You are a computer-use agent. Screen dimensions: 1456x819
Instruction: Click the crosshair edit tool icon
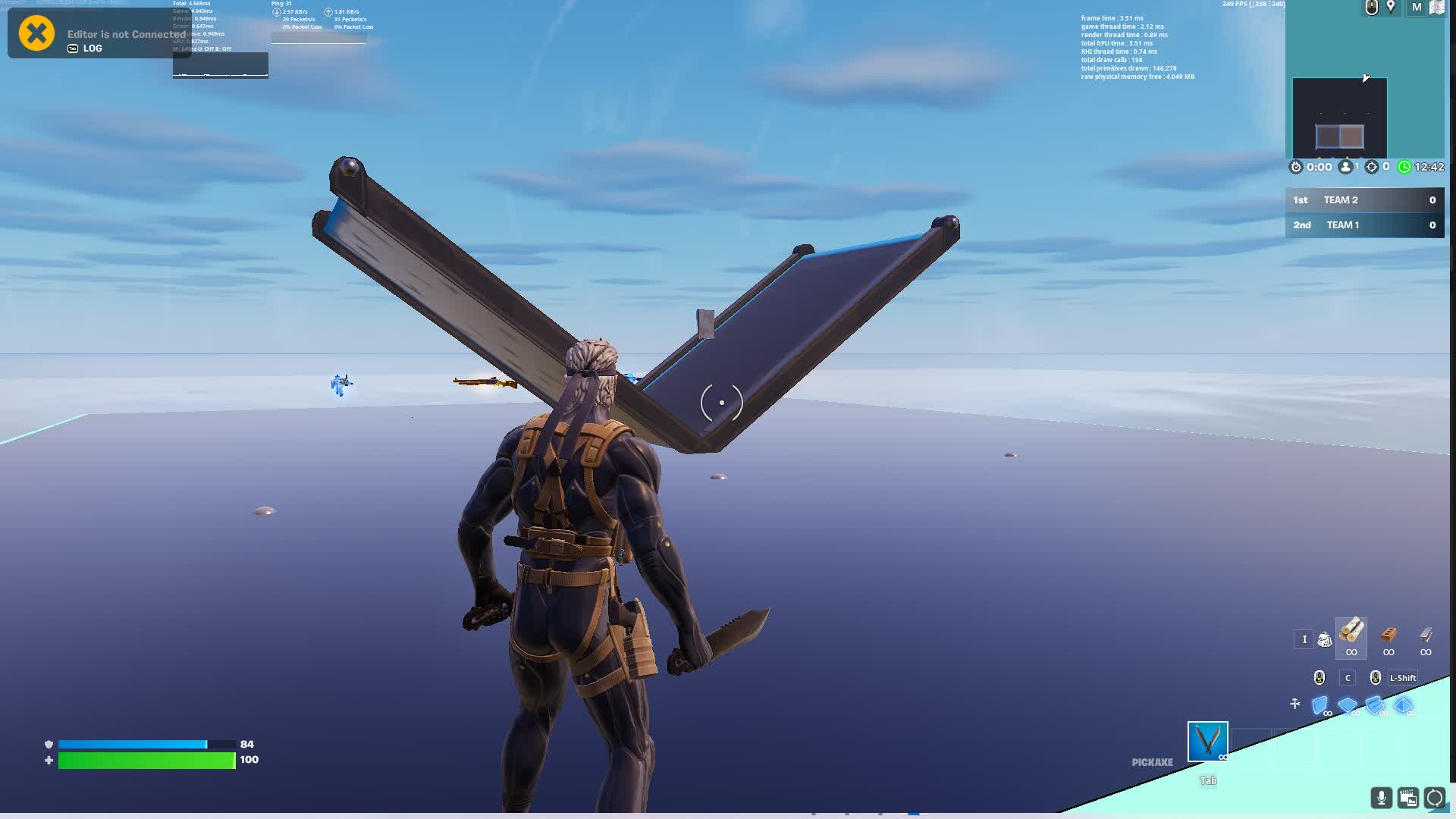pos(1294,703)
